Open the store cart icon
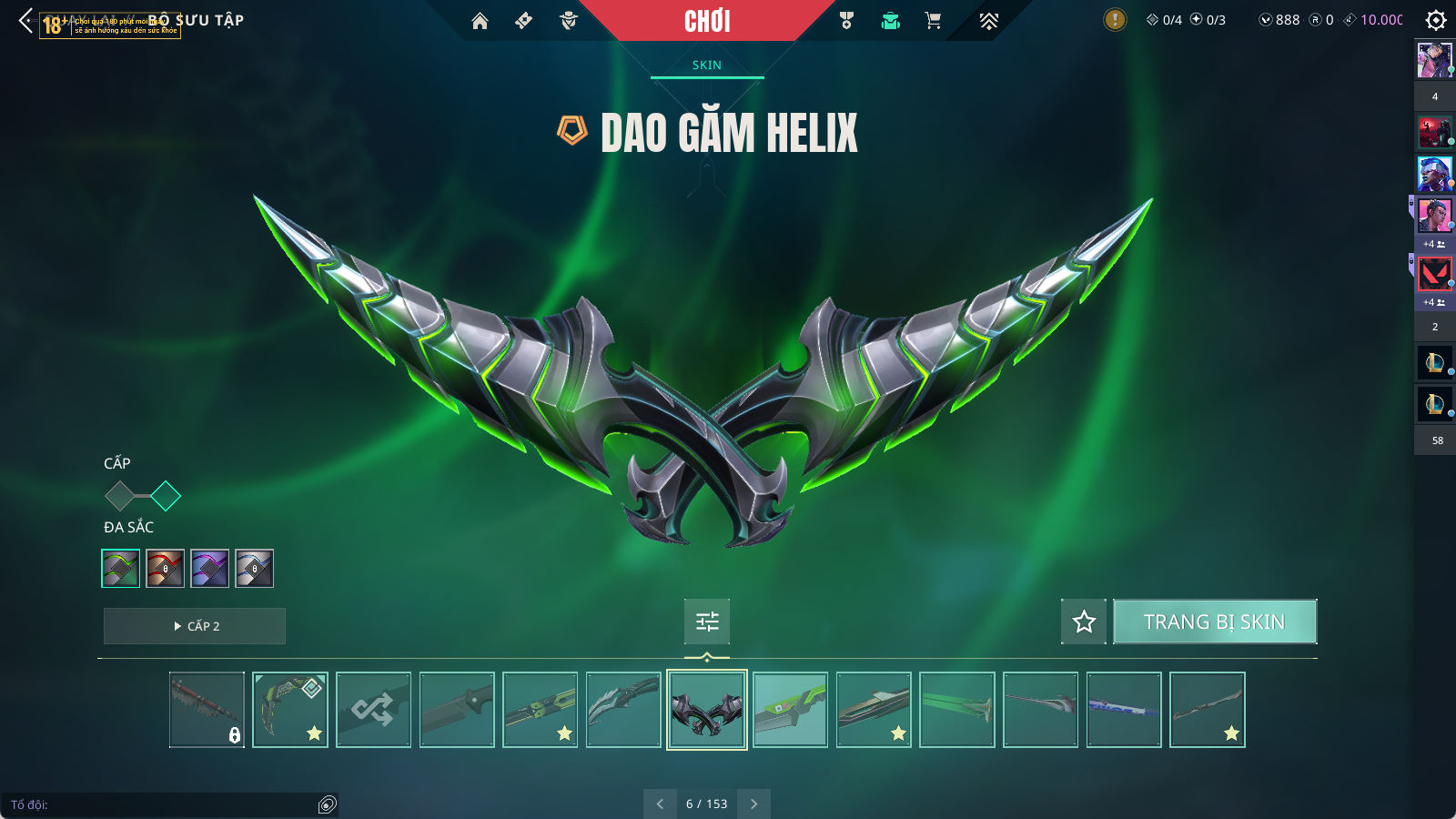 tap(933, 21)
